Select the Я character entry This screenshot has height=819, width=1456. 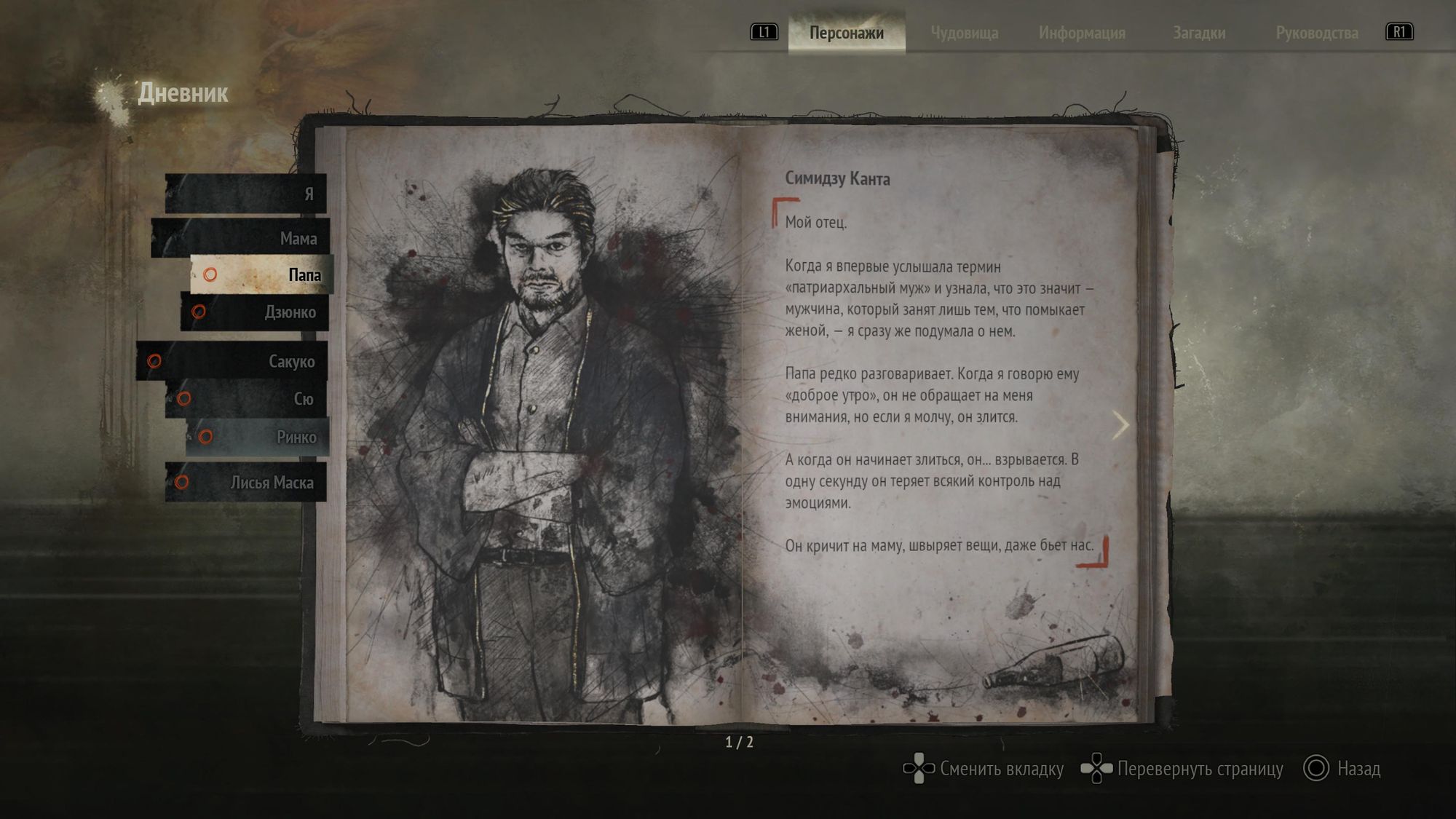245,194
